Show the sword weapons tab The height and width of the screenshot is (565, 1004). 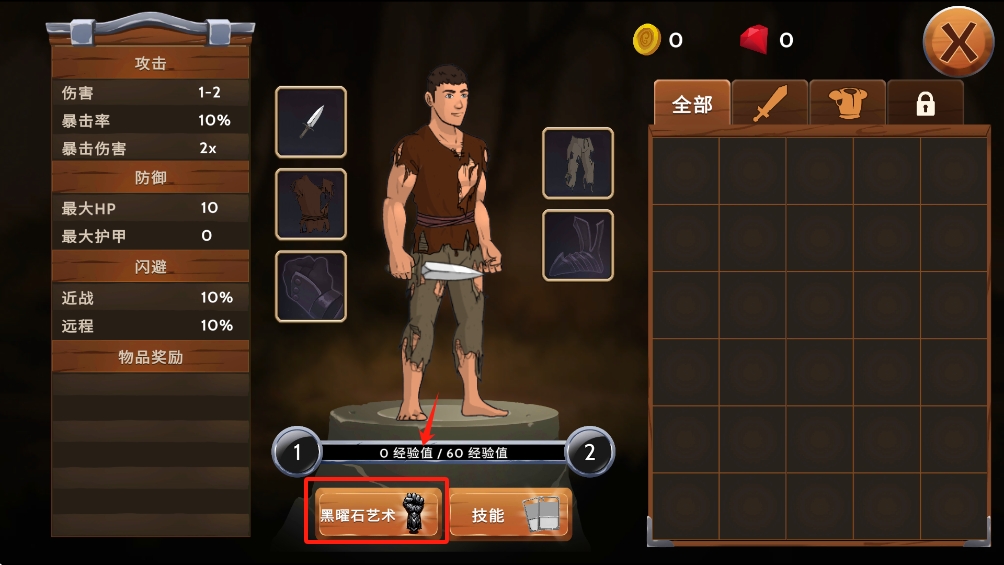[770, 104]
